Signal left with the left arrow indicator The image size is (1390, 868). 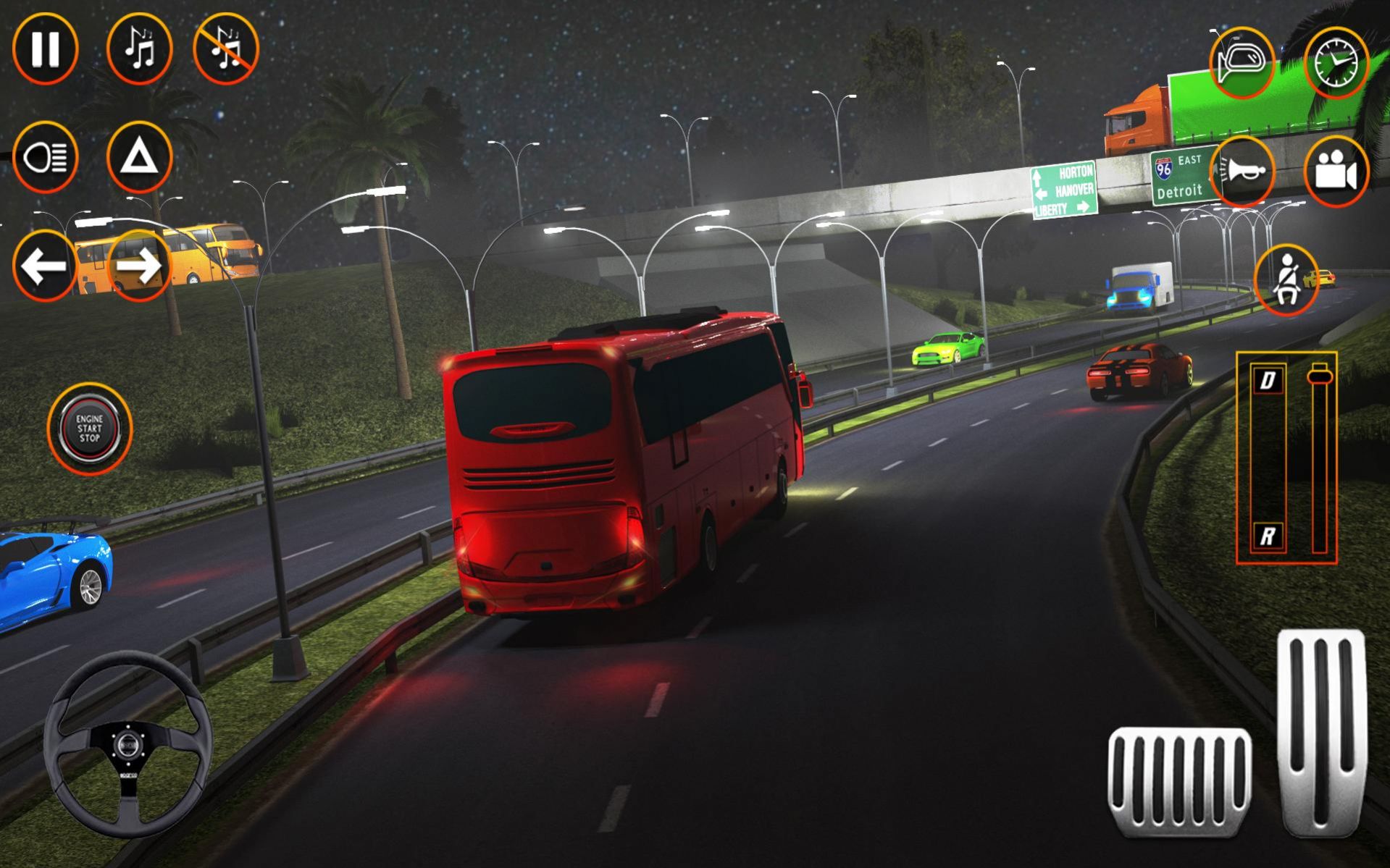45,266
